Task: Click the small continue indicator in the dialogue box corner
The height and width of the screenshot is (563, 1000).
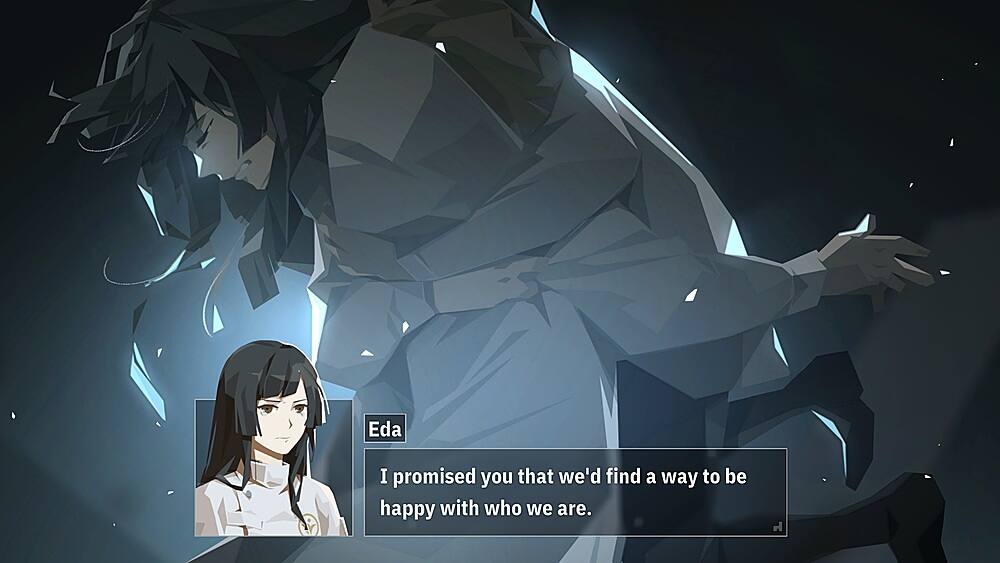Action: [x=778, y=526]
